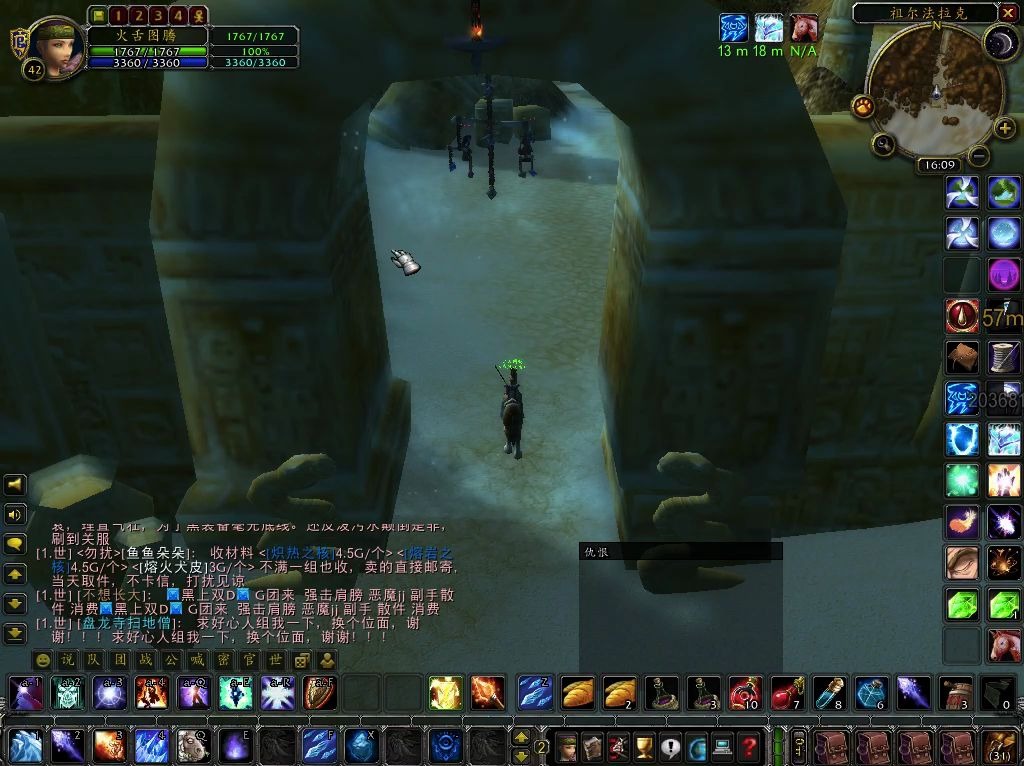1024x766 pixels.
Task: Activate the green gem side-bar ability
Action: point(962,604)
